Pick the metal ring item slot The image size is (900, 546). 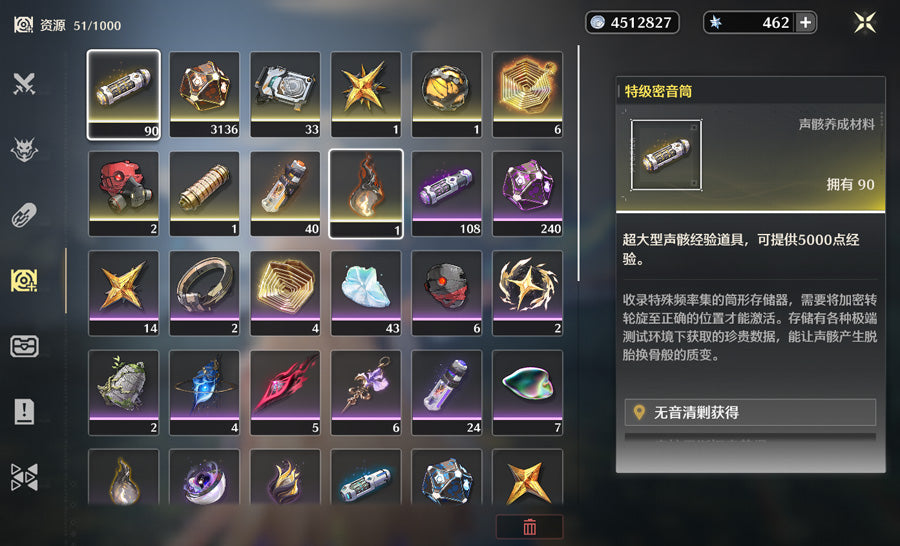point(205,293)
